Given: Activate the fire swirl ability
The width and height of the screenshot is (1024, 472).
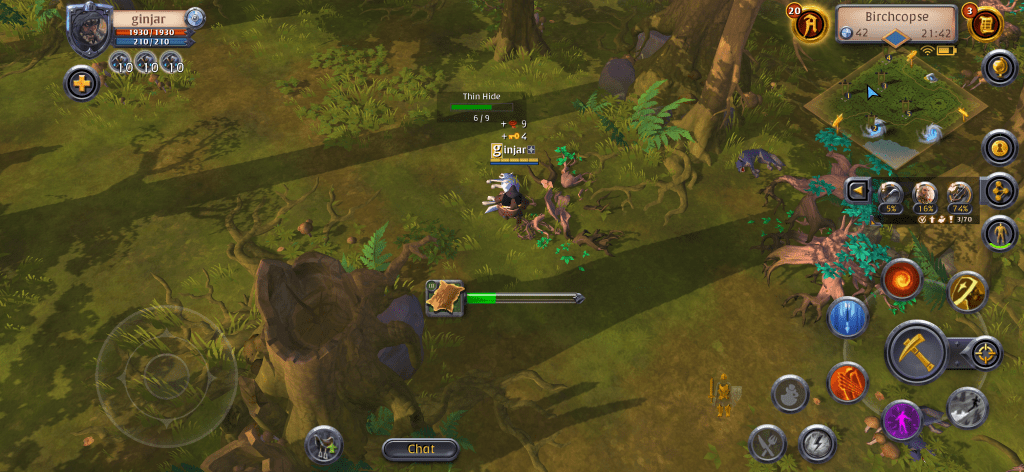Looking at the screenshot, I should [902, 278].
